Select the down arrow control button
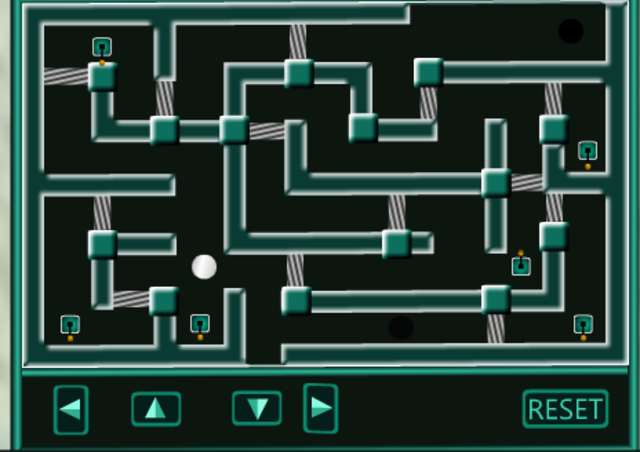 click(257, 408)
